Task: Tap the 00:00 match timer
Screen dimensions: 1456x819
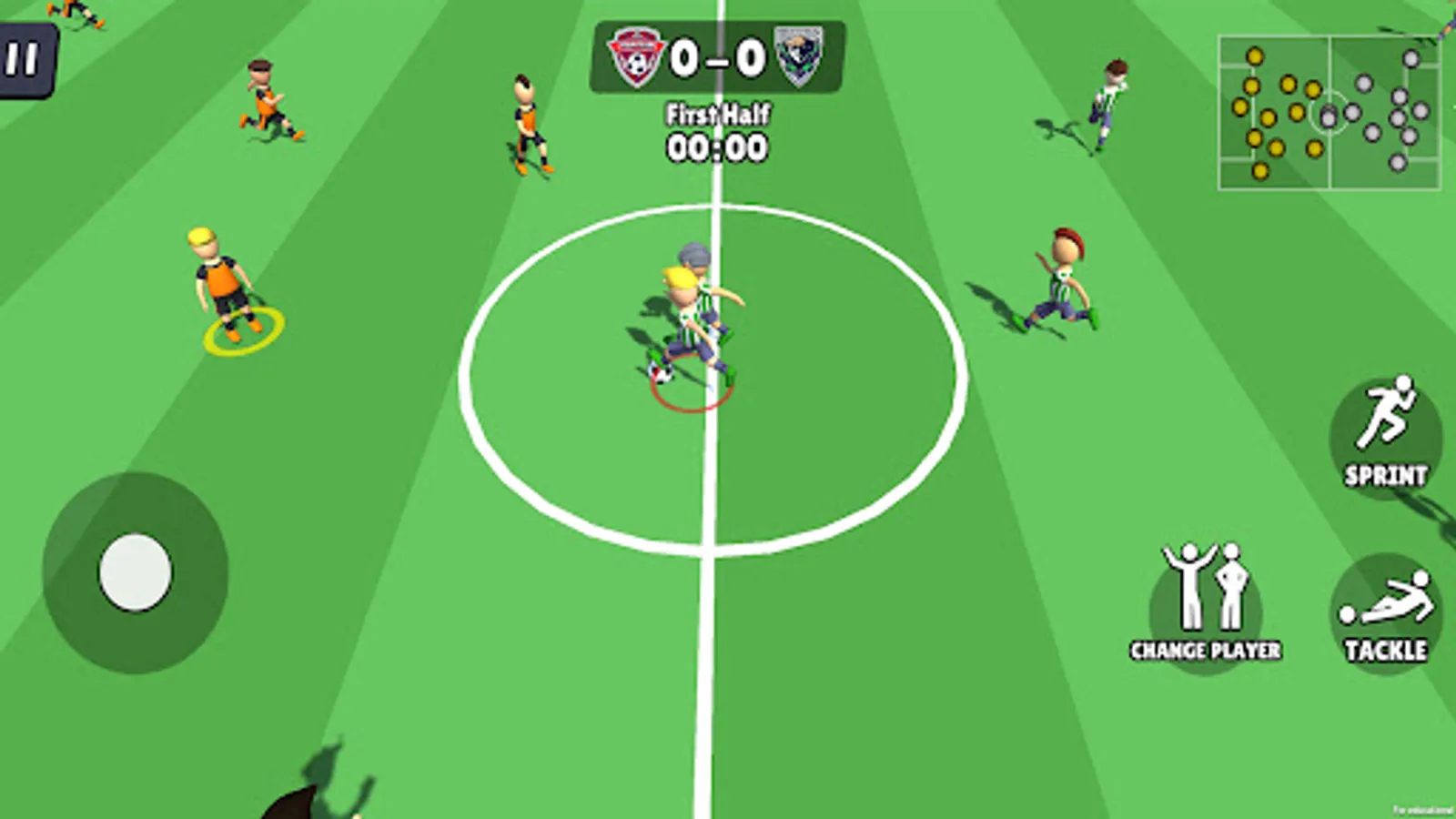Action: coord(718,145)
